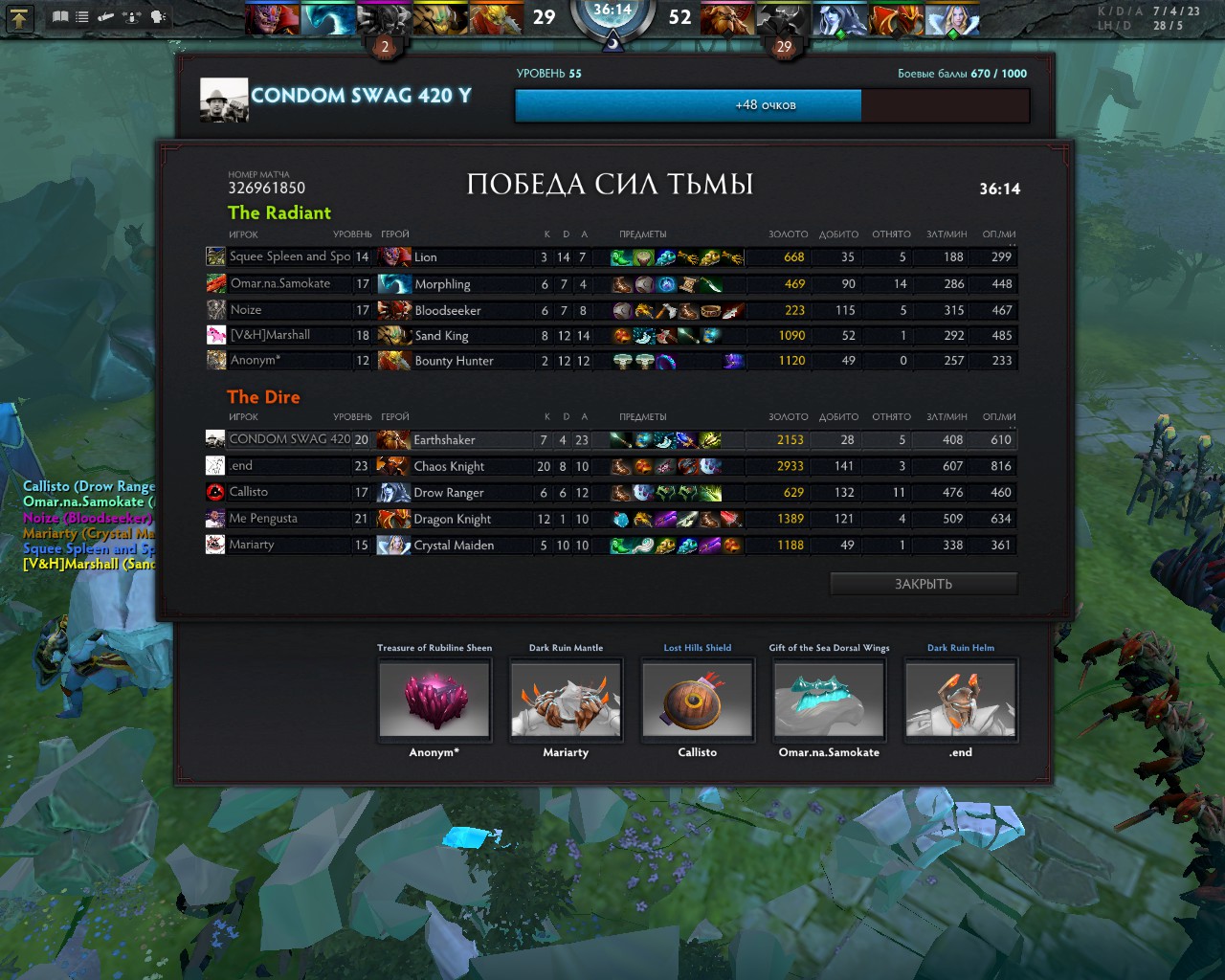This screenshot has height=980, width=1225.
Task: Select the .end Chaos Knight scoreboard row
Action: pos(611,466)
